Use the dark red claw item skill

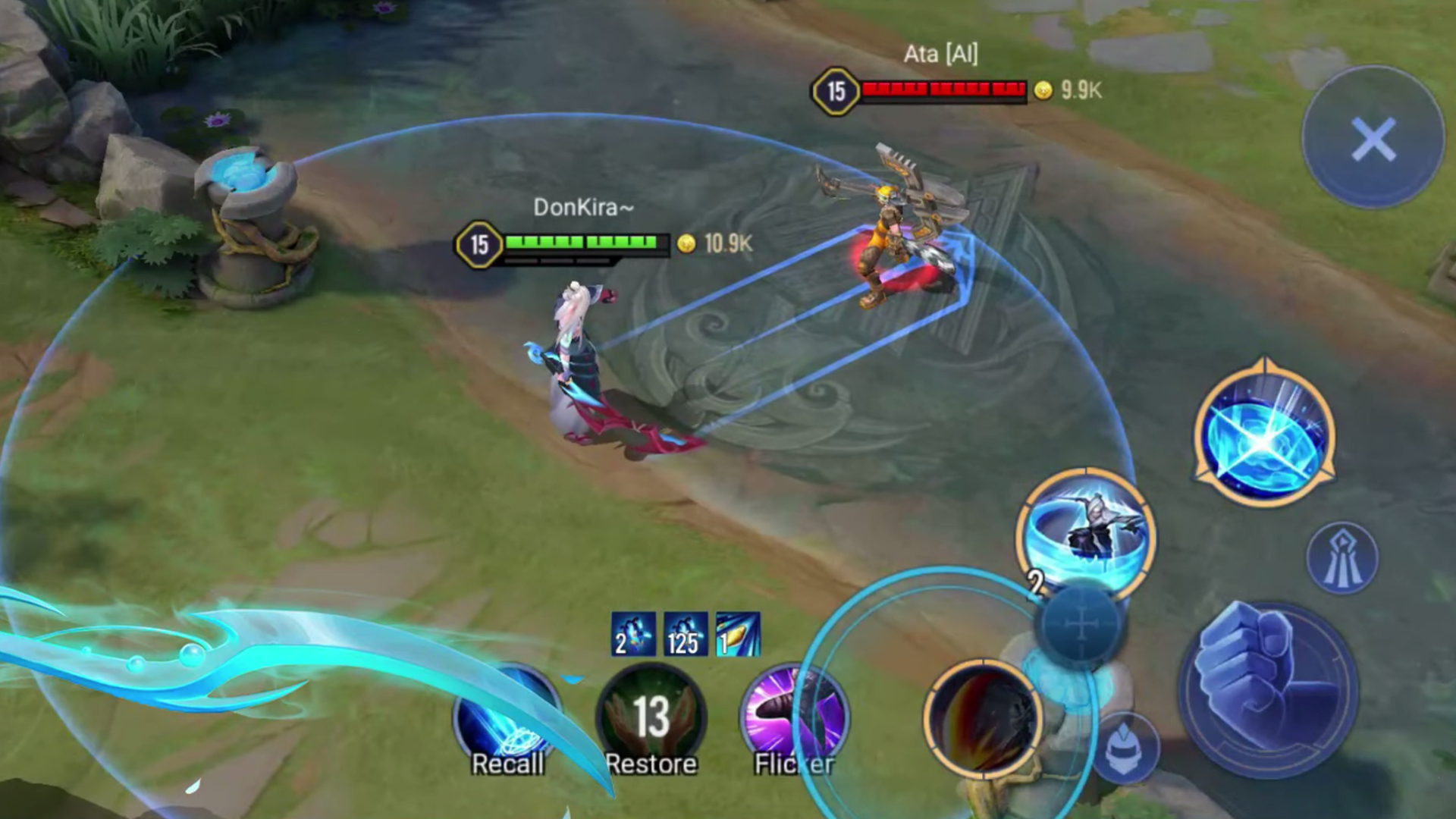coord(983,719)
